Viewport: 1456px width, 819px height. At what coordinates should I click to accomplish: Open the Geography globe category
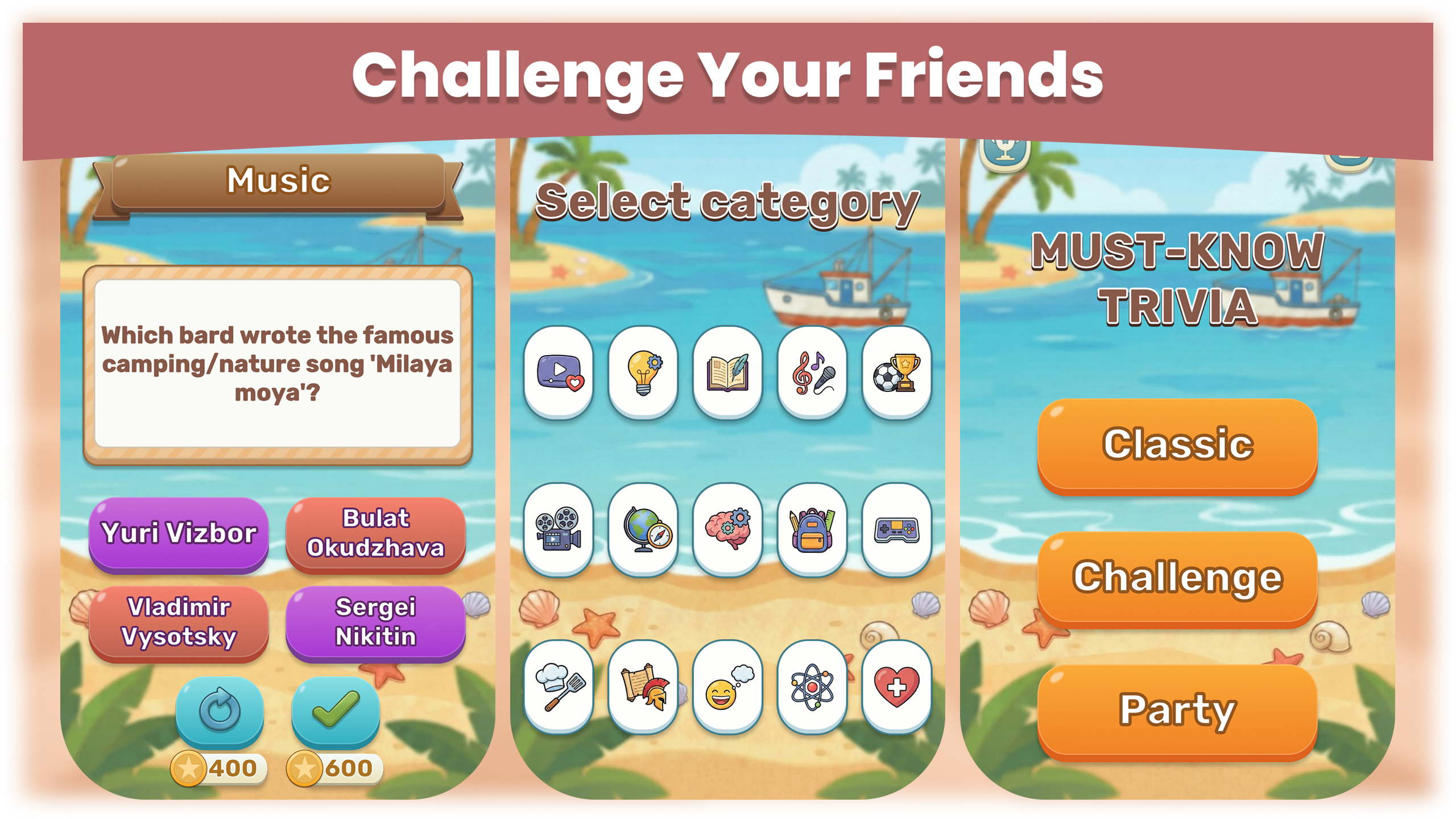643,529
